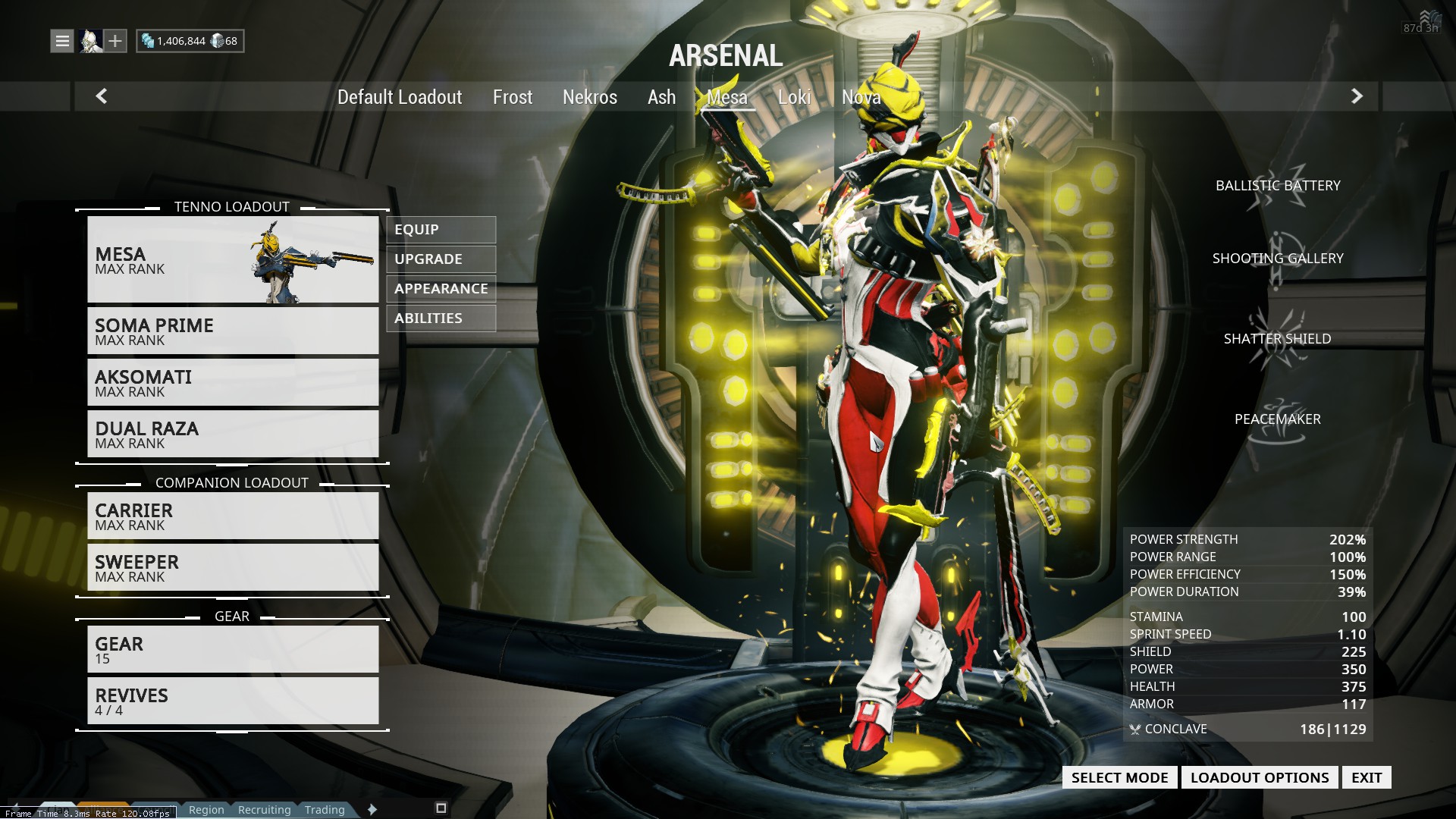
Task: Choose the Dual Raza melee slot
Action: [233, 435]
